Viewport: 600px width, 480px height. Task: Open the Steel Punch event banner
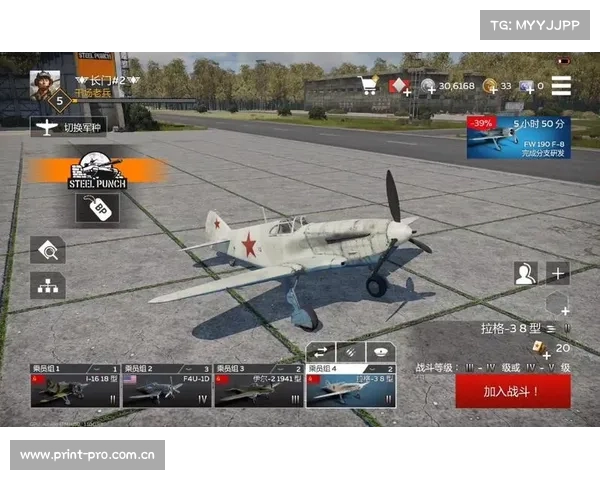tap(97, 170)
